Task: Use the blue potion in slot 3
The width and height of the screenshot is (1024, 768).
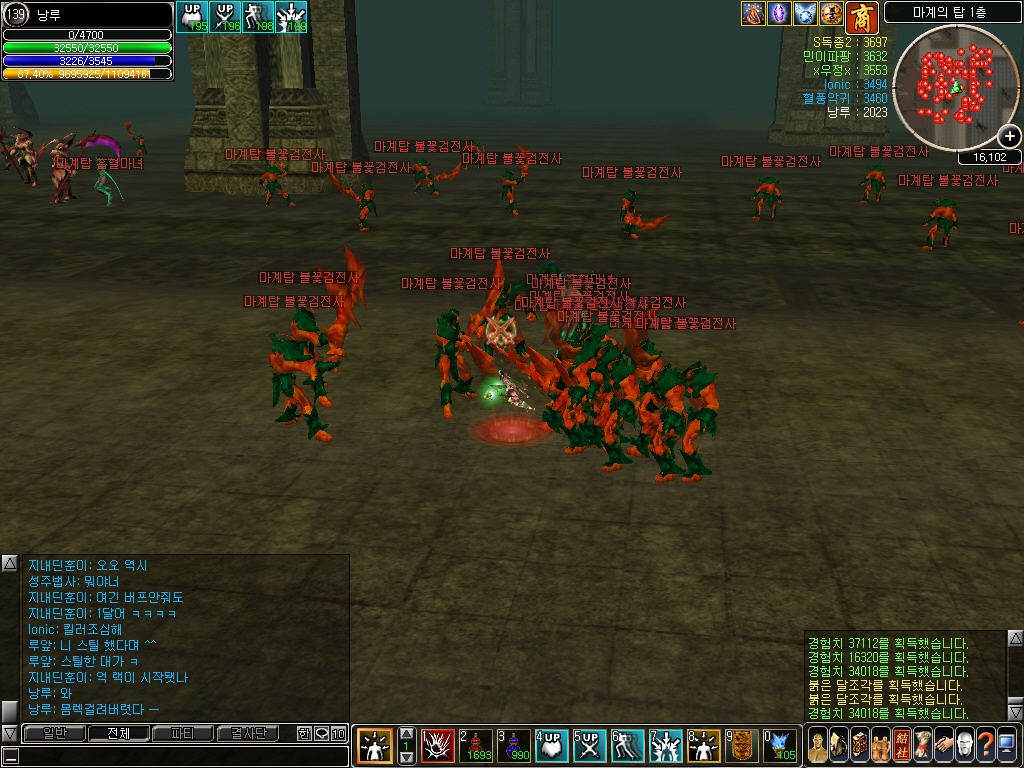Action: pyautogui.click(x=515, y=745)
